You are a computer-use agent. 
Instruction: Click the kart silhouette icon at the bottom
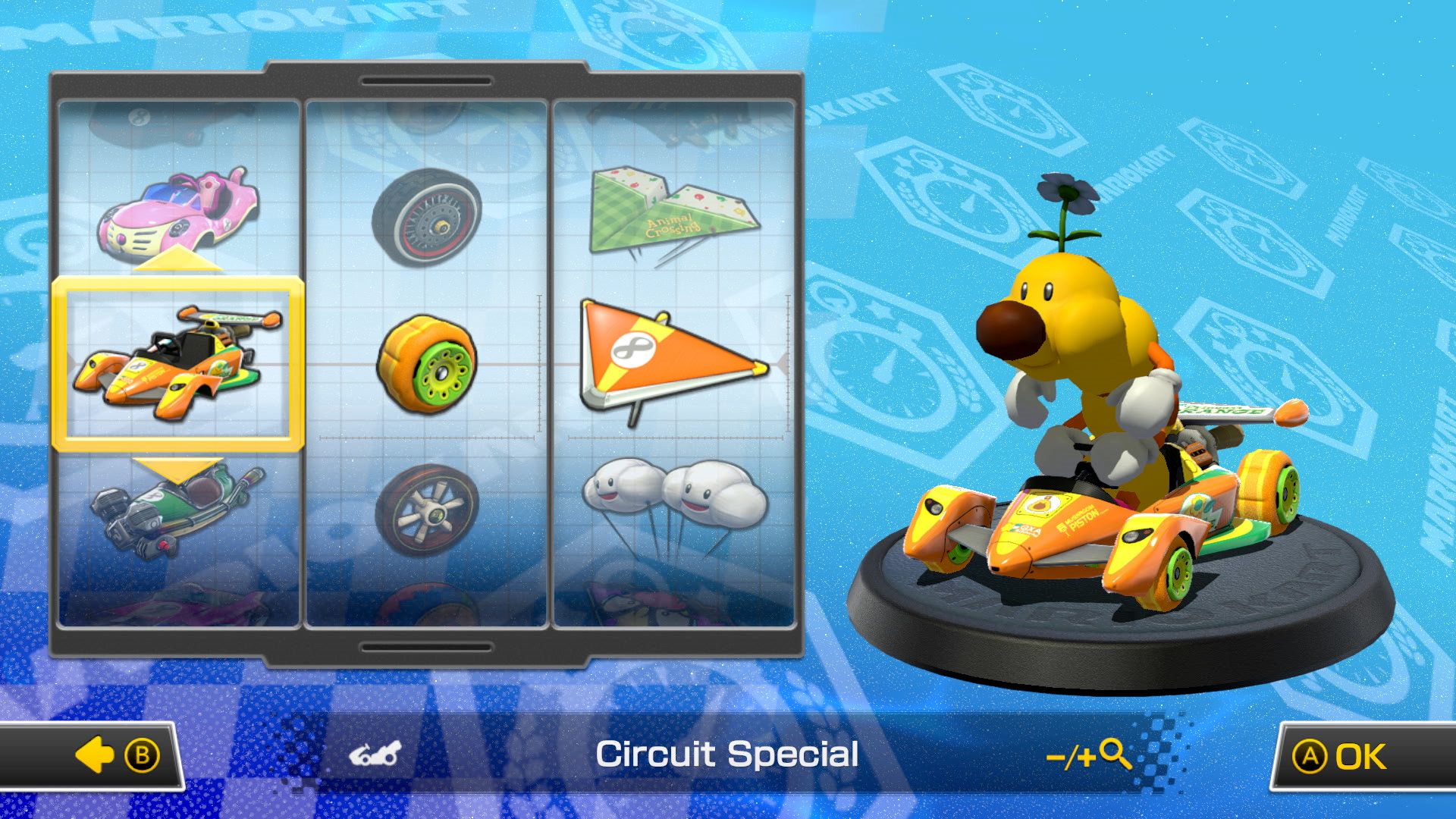coord(375,754)
